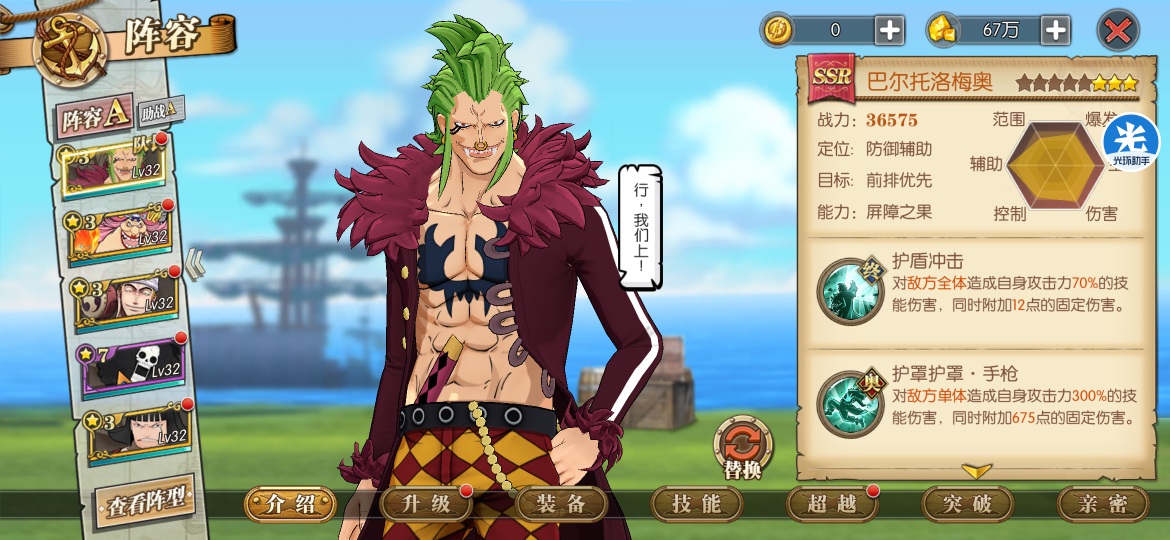Select the skeleton character card with 7 stars
The width and height of the screenshot is (1170, 540).
130,366
